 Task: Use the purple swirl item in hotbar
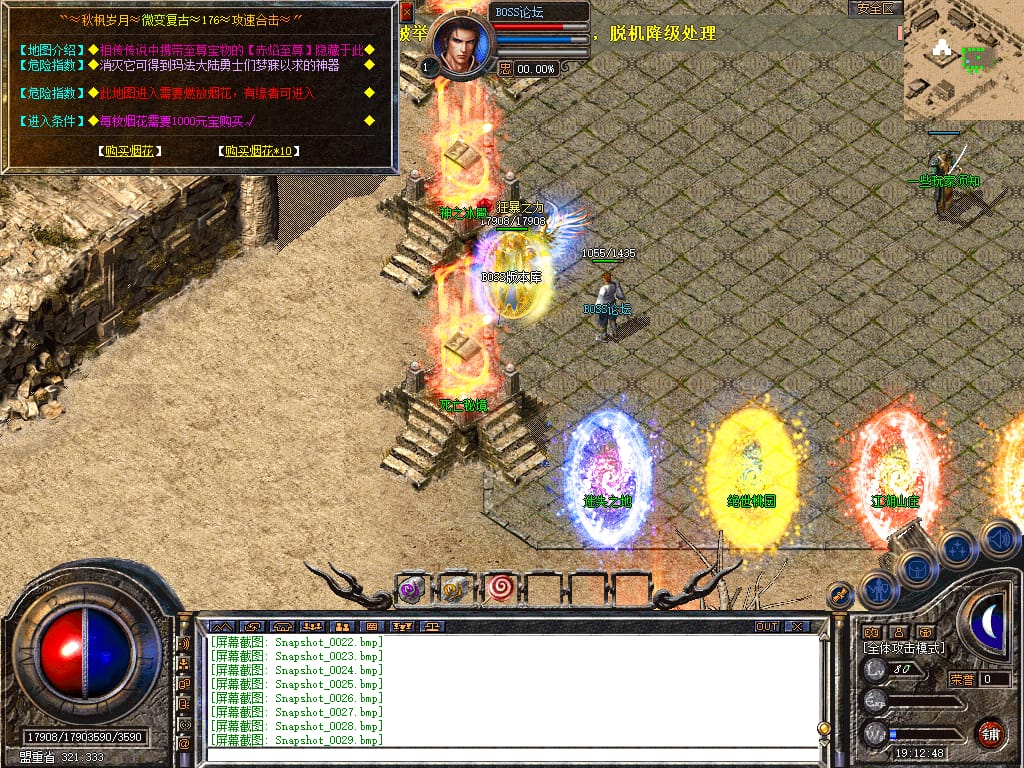412,589
